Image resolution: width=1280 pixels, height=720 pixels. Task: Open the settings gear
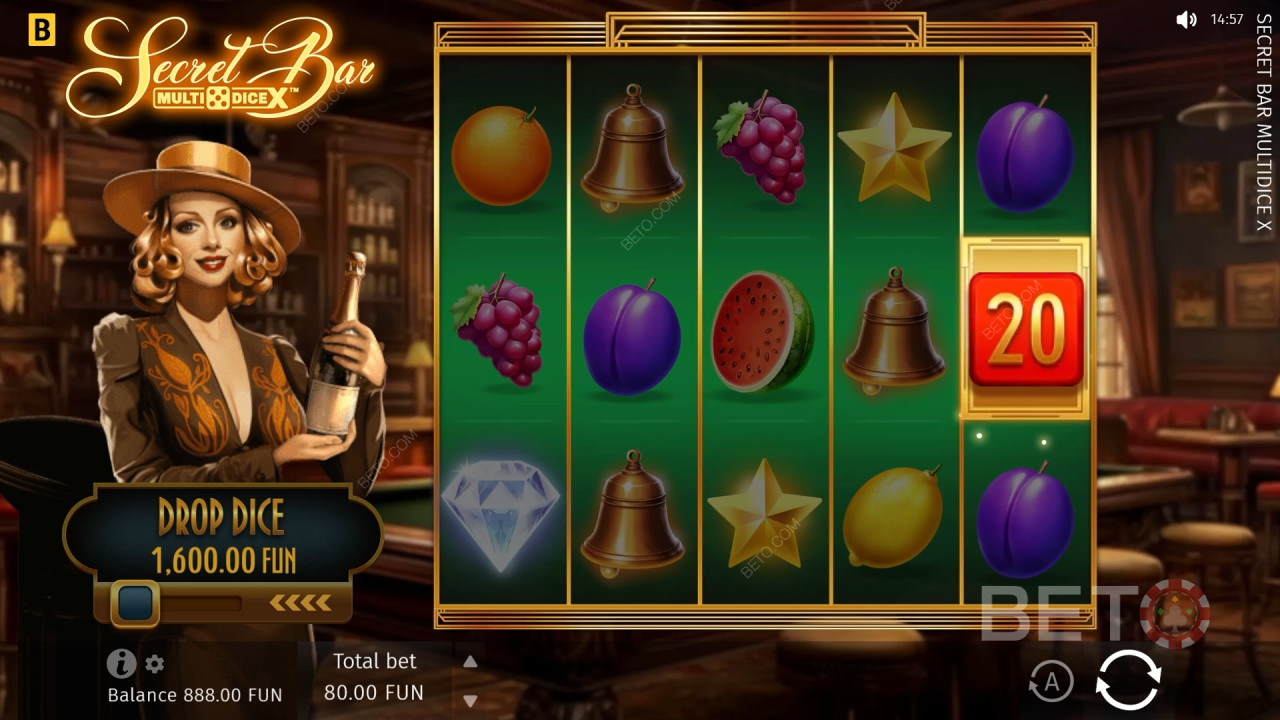coord(155,664)
